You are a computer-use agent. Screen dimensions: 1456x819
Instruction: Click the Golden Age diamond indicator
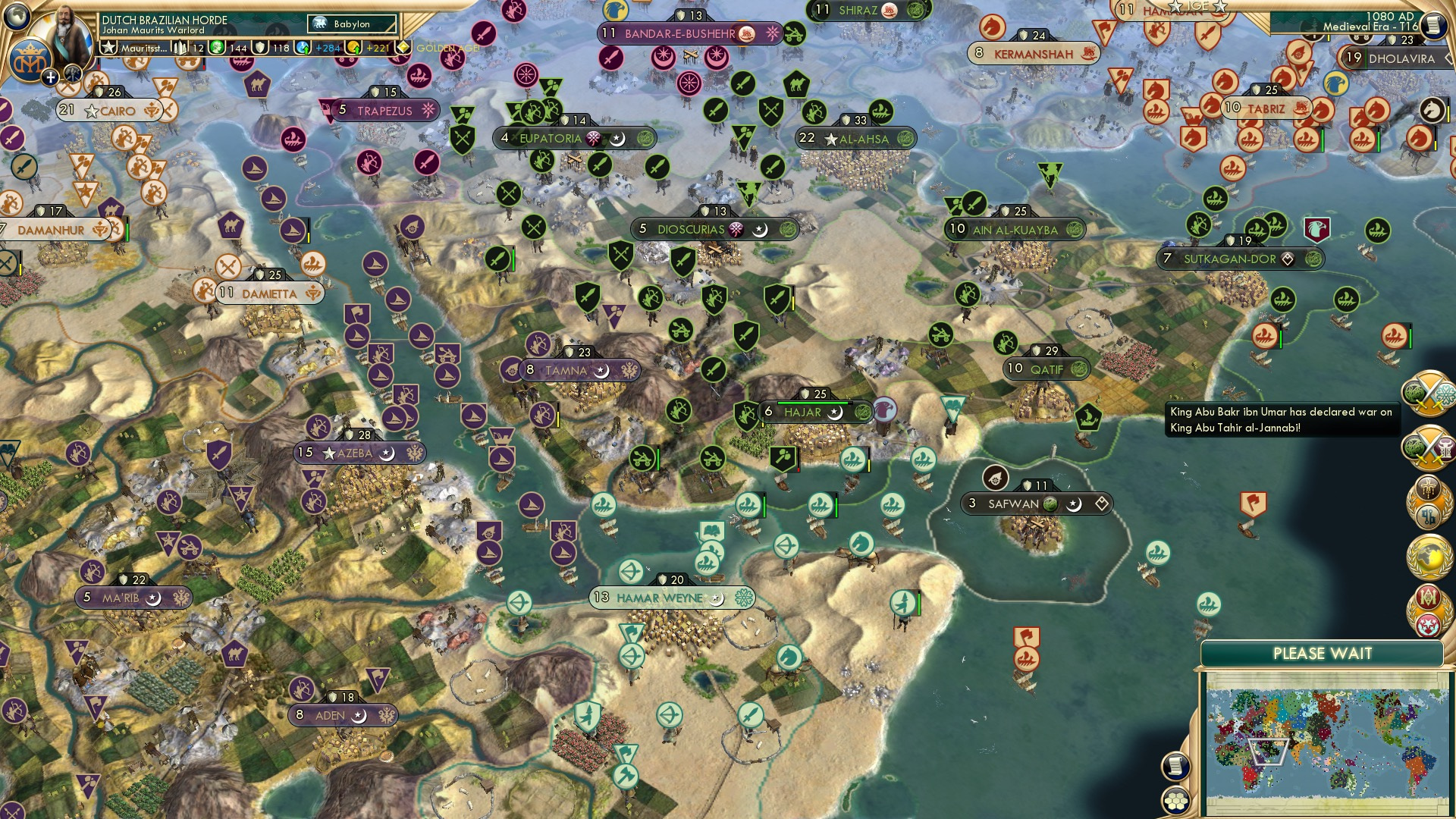403,47
